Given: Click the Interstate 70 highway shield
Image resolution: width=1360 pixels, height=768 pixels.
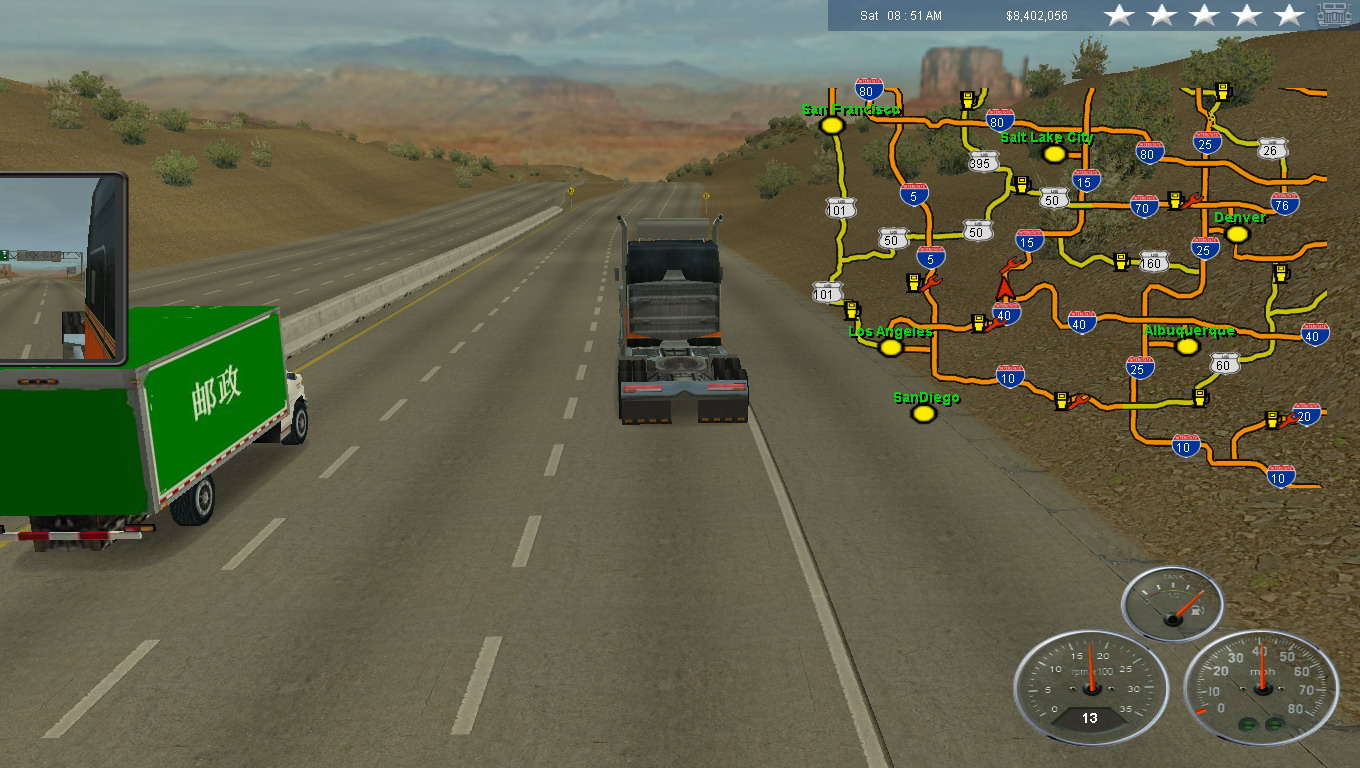Looking at the screenshot, I should pyautogui.click(x=1144, y=206).
